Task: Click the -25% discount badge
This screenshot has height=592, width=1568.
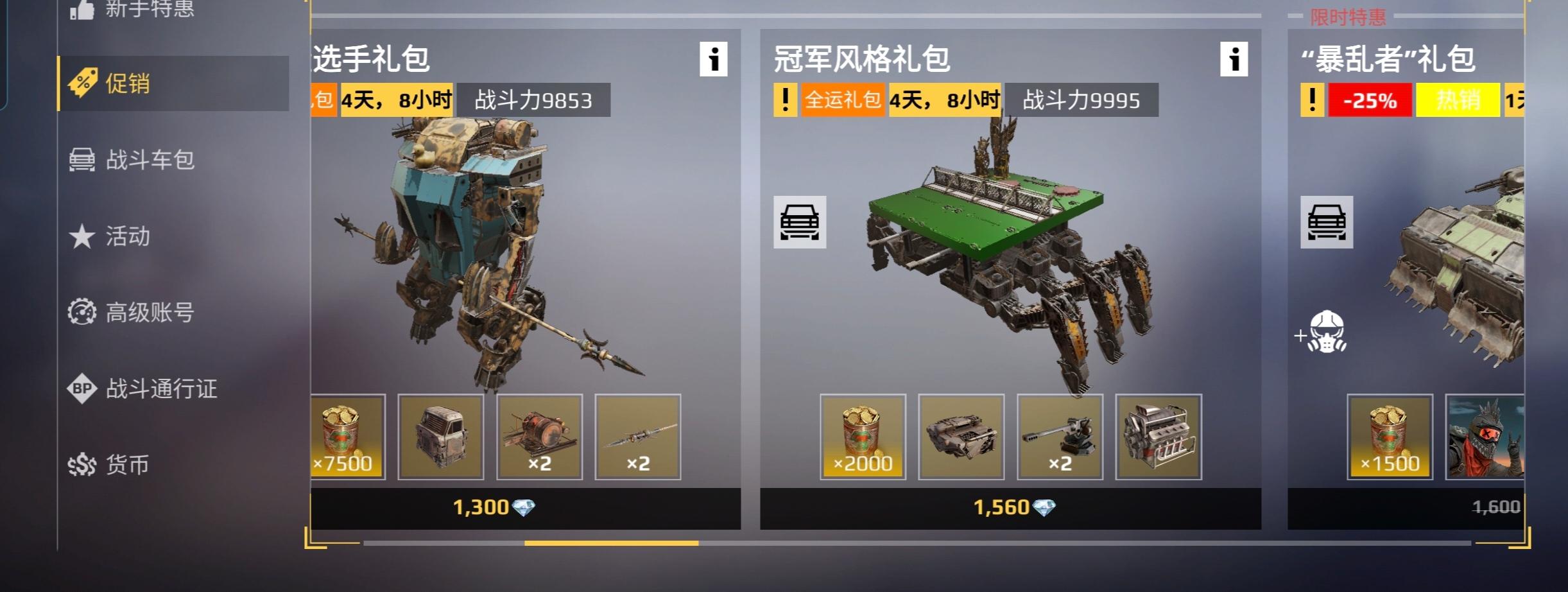Action: (1370, 100)
